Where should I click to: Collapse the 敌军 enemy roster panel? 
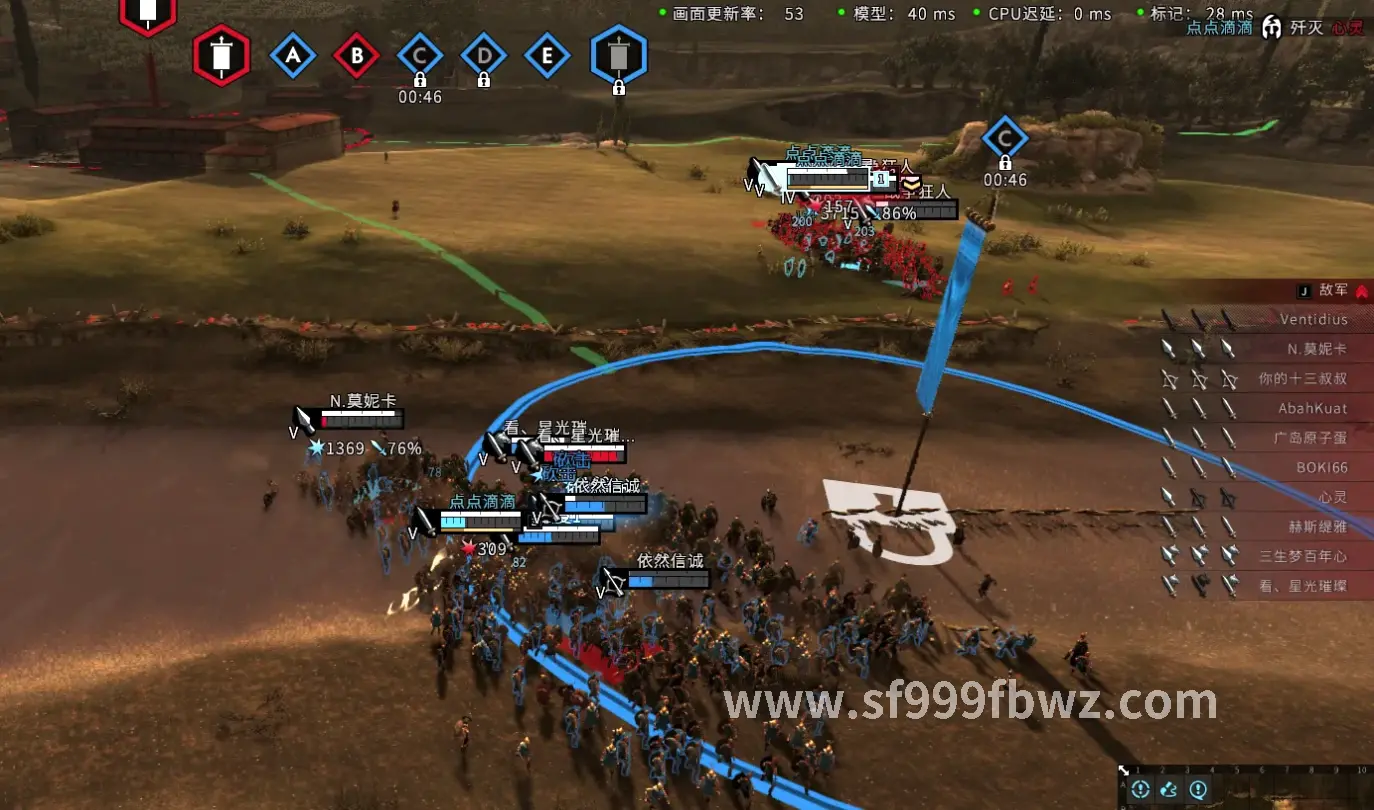click(1361, 290)
